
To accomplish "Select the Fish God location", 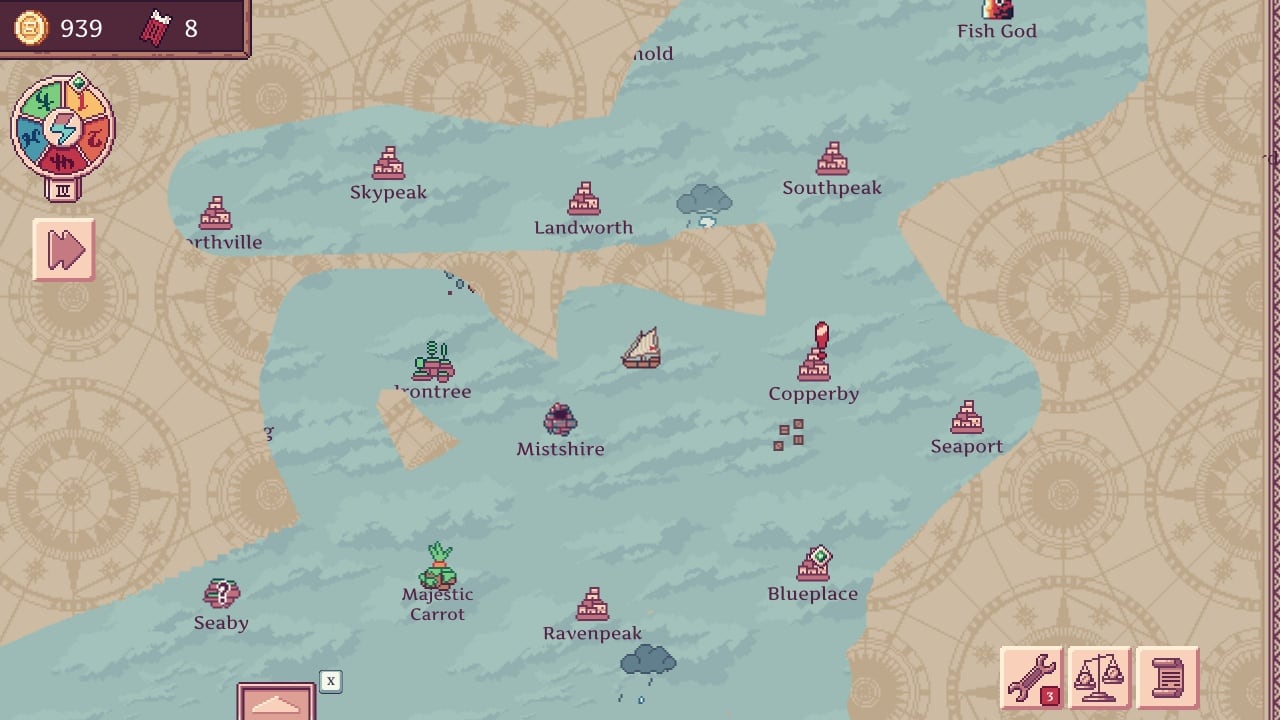I will (997, 12).
